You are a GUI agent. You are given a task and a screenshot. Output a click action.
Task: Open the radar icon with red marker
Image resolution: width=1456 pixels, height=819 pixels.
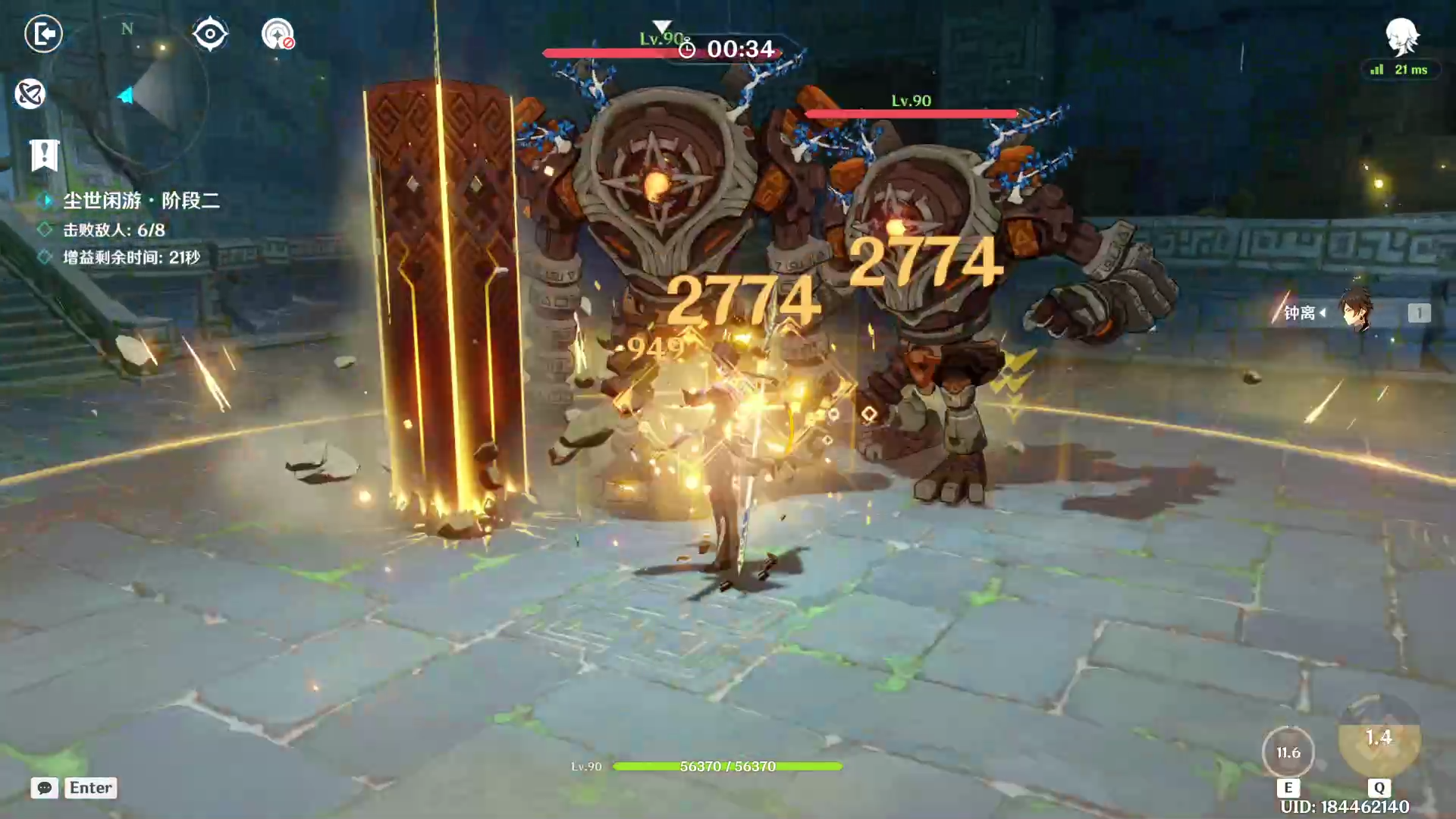[x=278, y=34]
